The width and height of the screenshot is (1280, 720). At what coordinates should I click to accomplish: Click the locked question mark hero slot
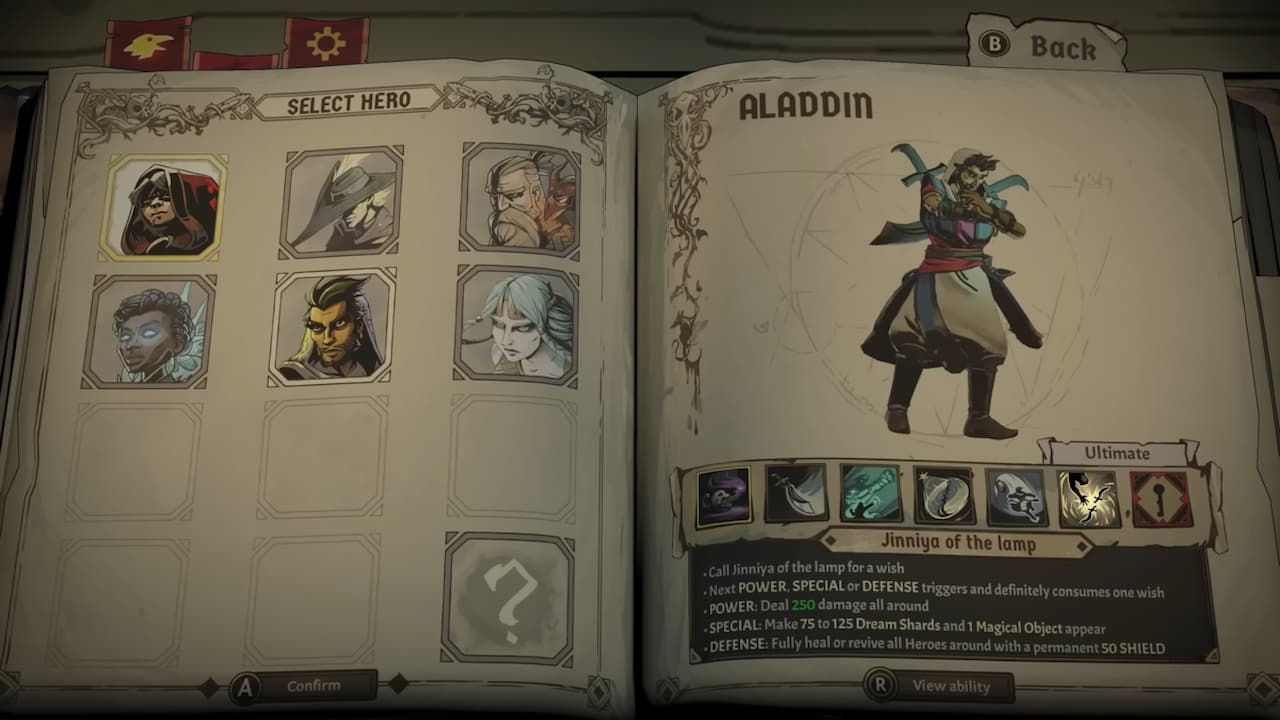[511, 590]
